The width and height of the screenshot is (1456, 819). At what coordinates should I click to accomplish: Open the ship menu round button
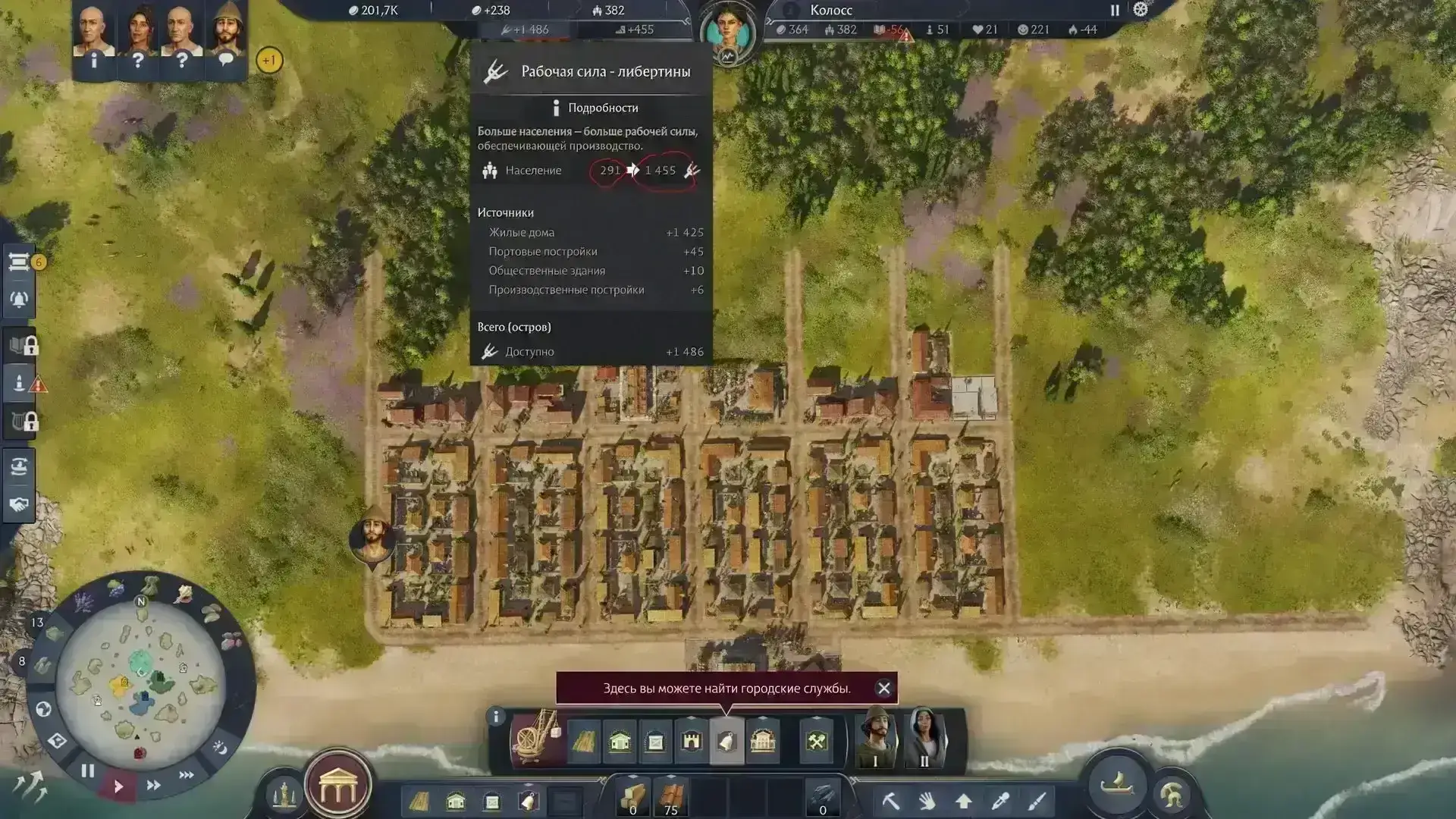(x=1116, y=784)
